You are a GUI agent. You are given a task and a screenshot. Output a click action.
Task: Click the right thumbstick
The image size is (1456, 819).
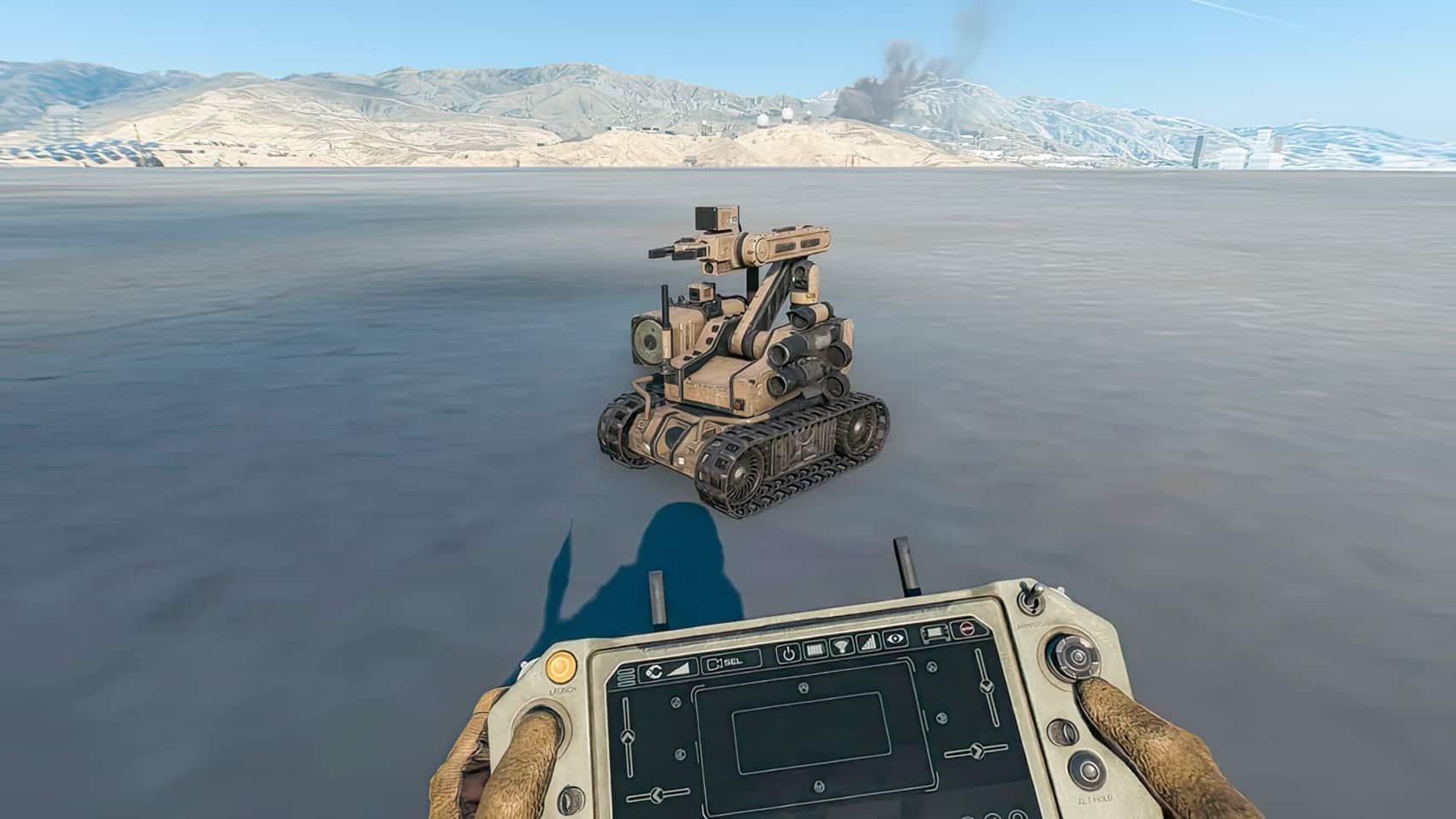[x=1076, y=658]
